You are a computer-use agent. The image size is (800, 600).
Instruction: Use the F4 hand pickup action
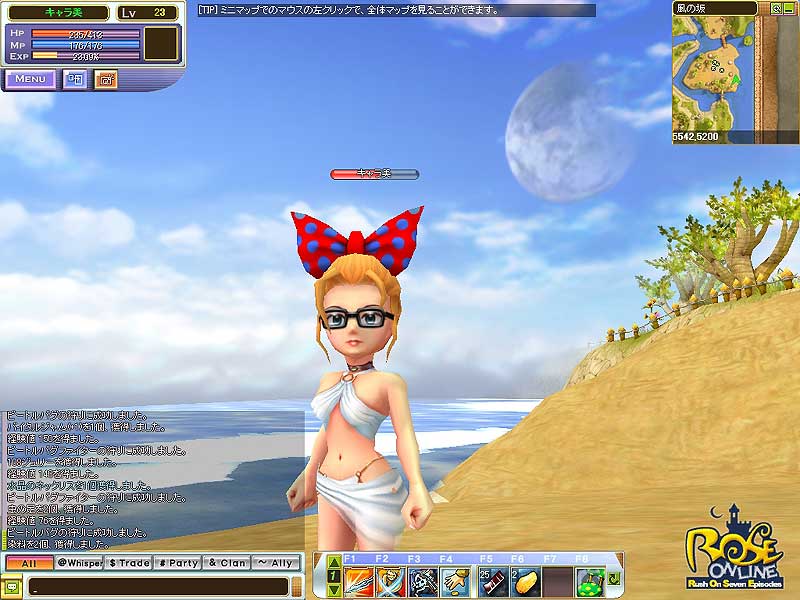(455, 581)
